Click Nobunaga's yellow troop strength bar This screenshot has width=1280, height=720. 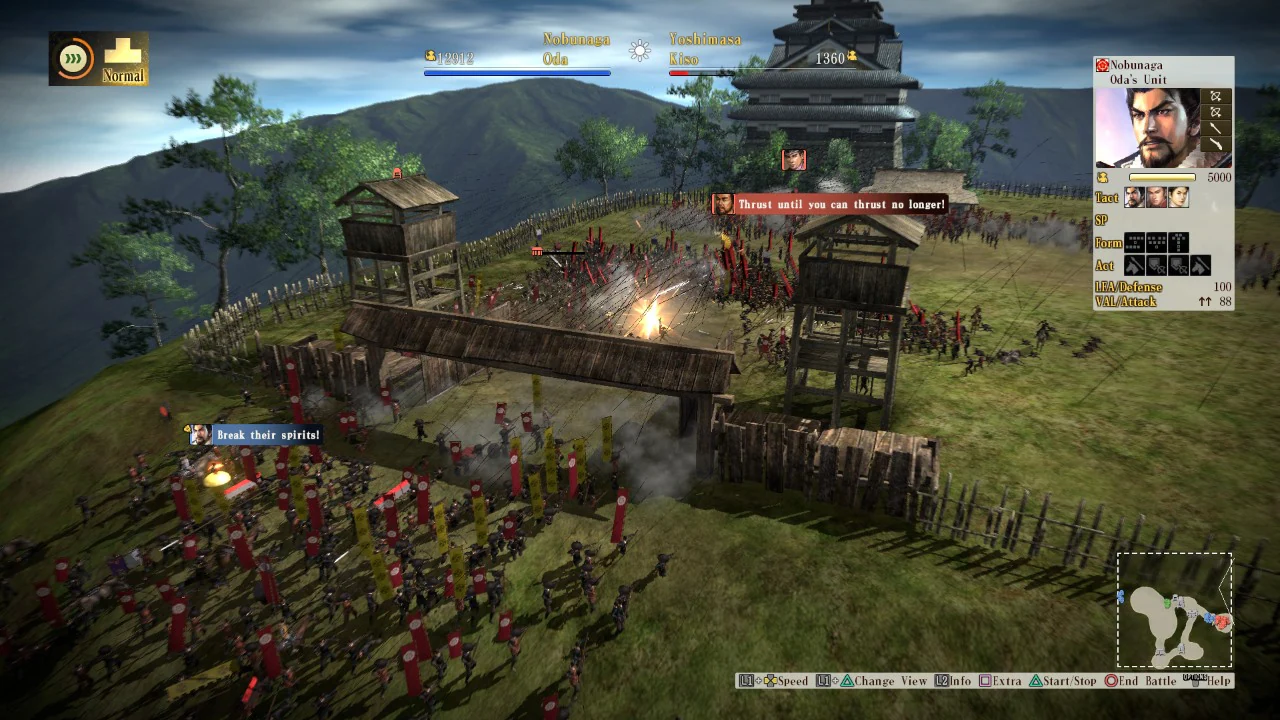click(1162, 177)
